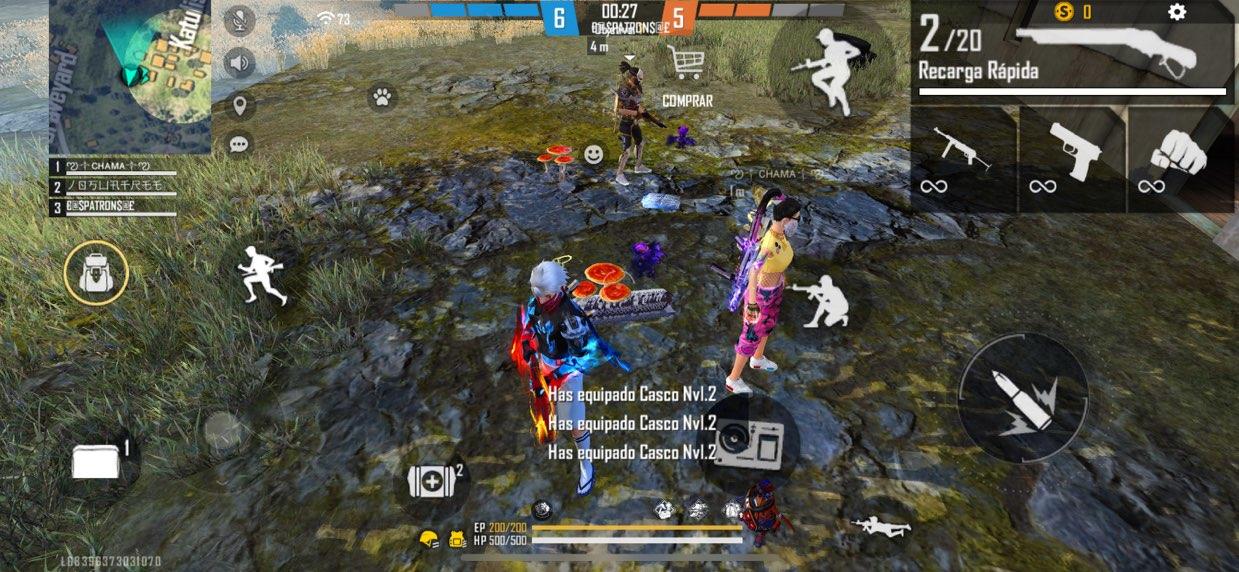Screen dimensions: 1239x572
Task: Select the fist melee slot
Action: pos(1178,157)
